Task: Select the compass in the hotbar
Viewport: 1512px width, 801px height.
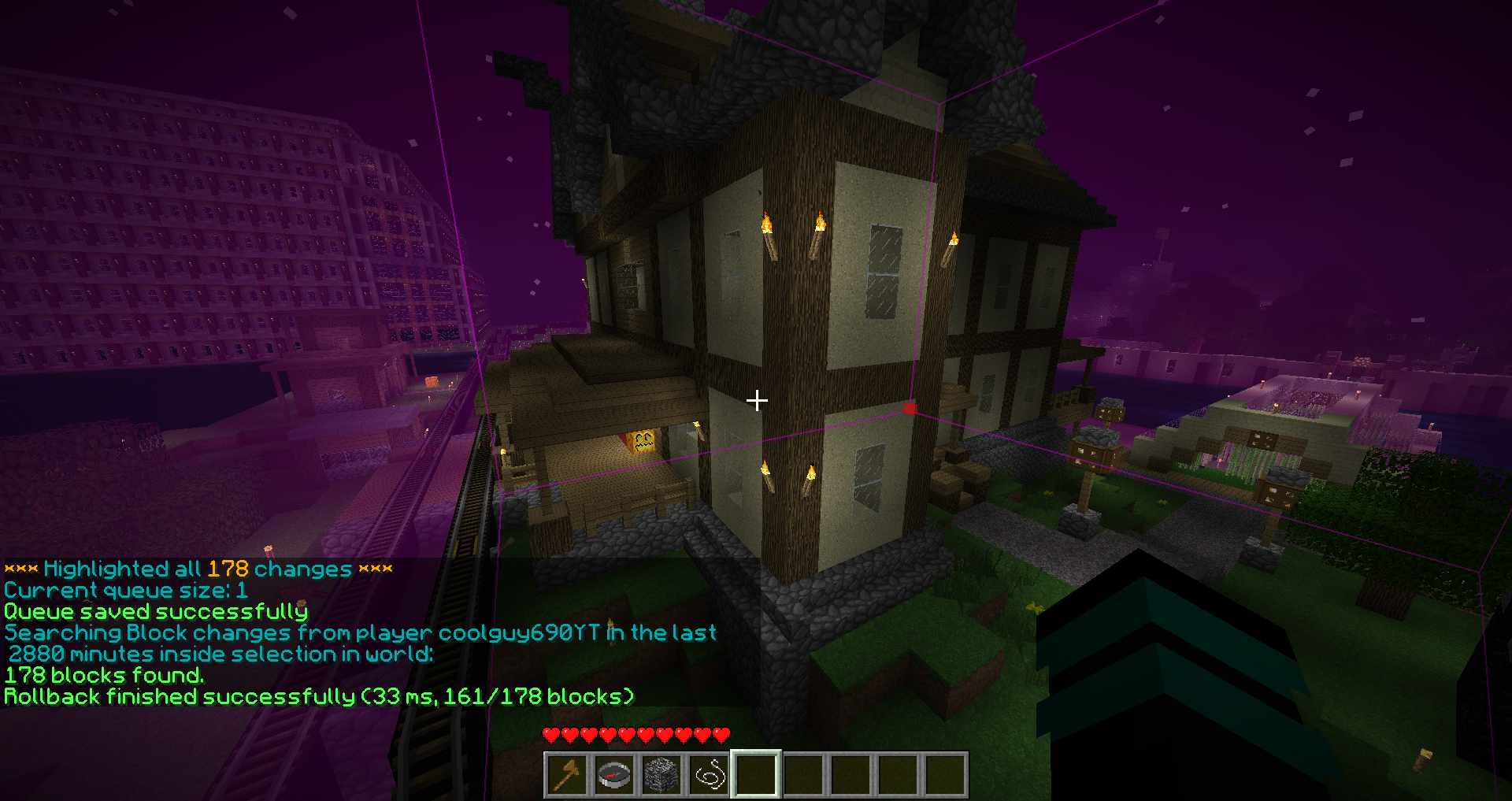Action: (614, 775)
